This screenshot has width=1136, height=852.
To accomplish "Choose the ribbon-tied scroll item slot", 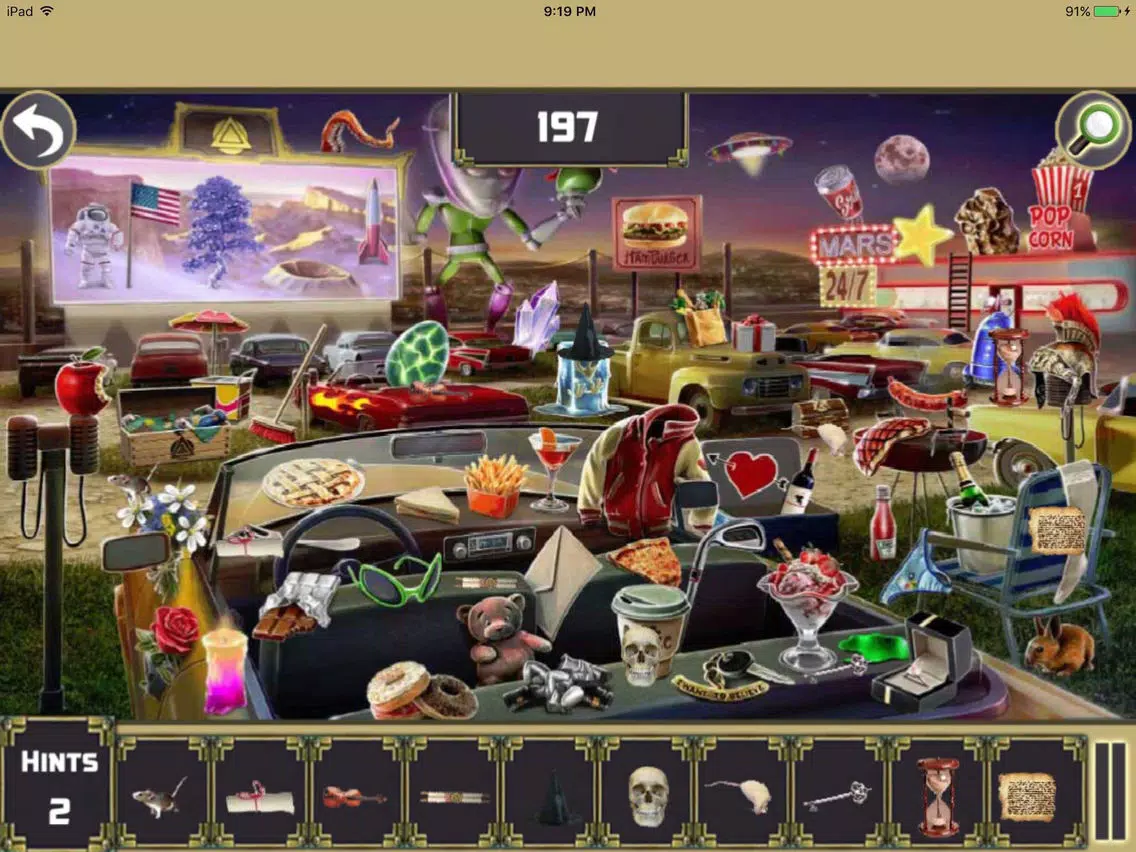I will [x=258, y=797].
